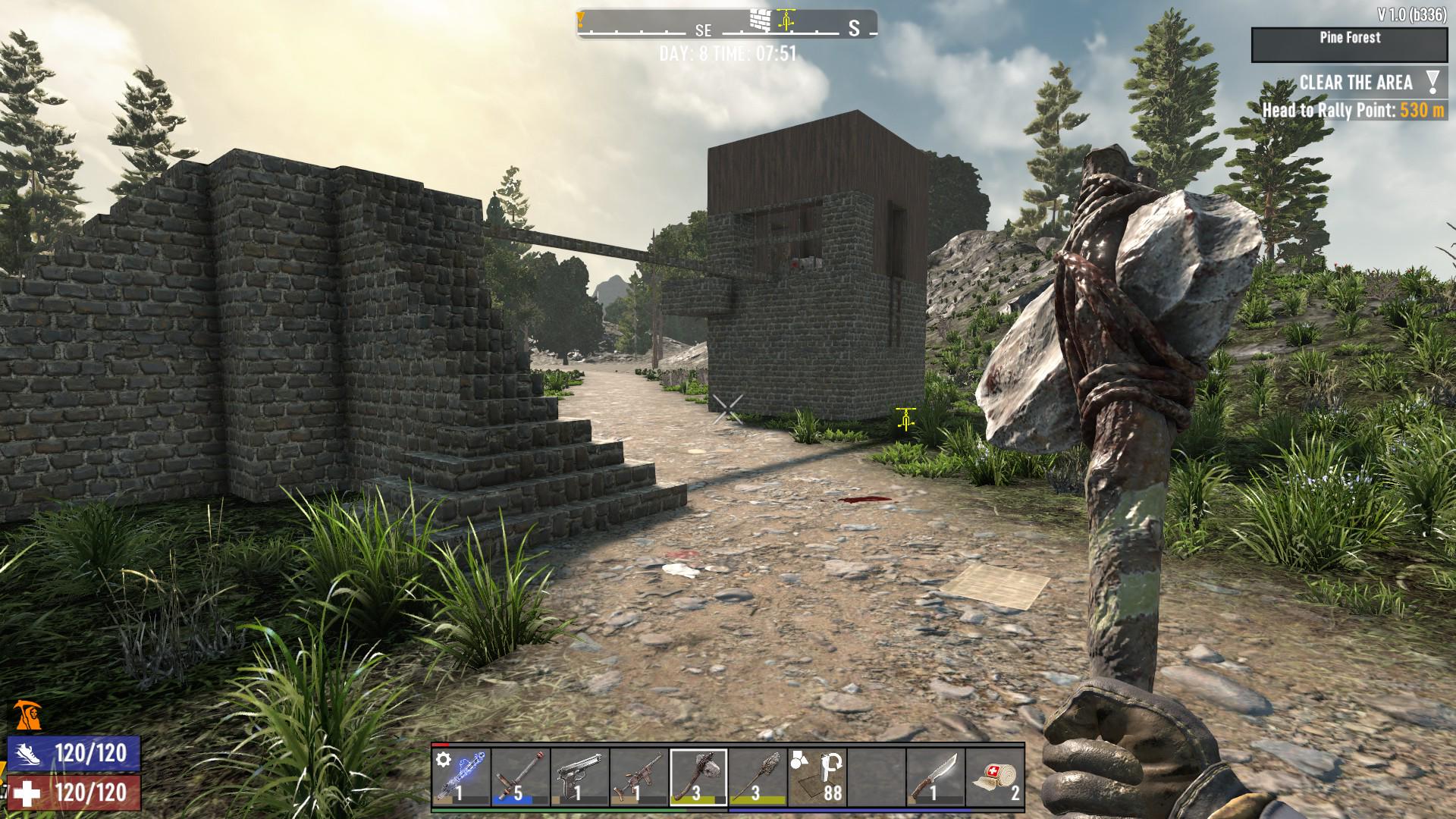
Task: Click the Clear the Area quest tracker
Action: click(x=1356, y=83)
